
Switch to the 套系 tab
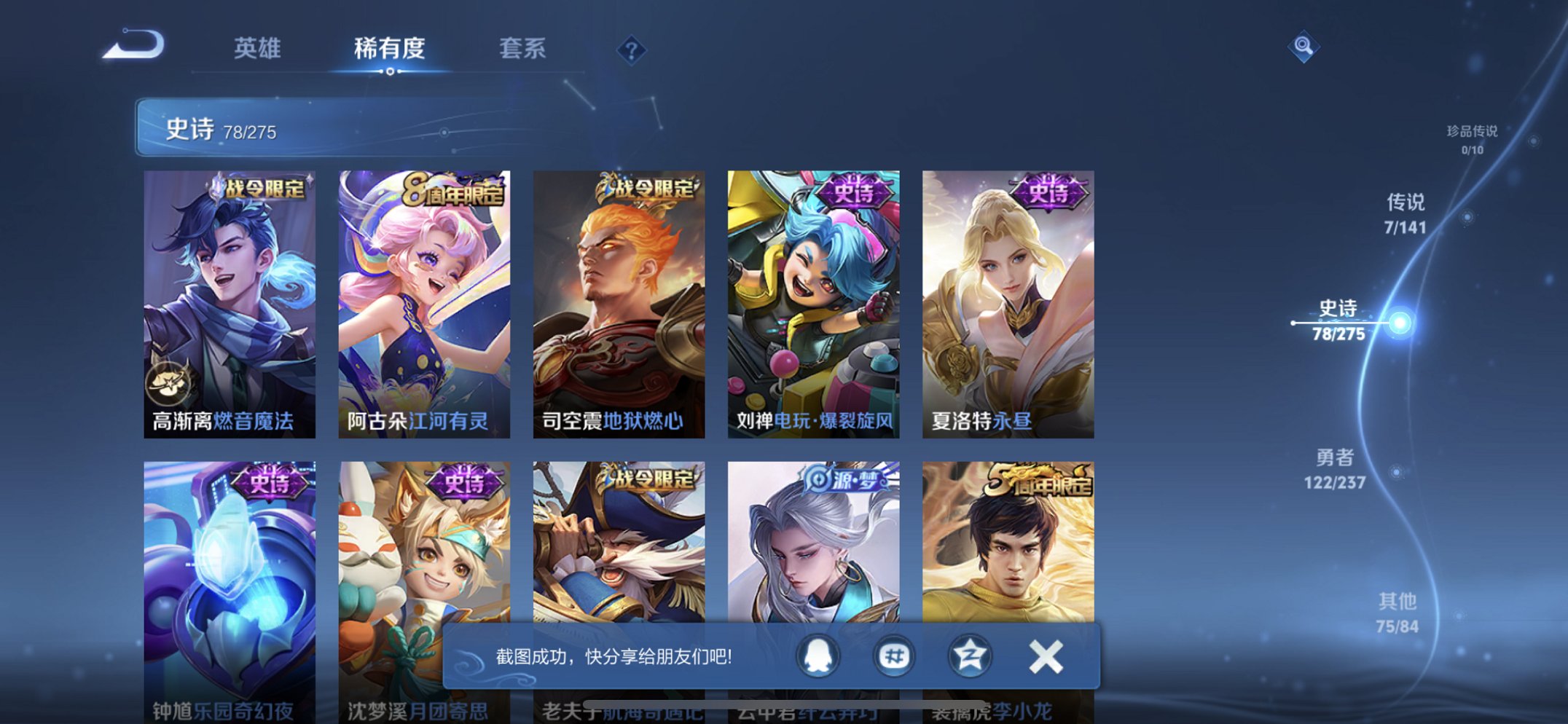coord(522,49)
